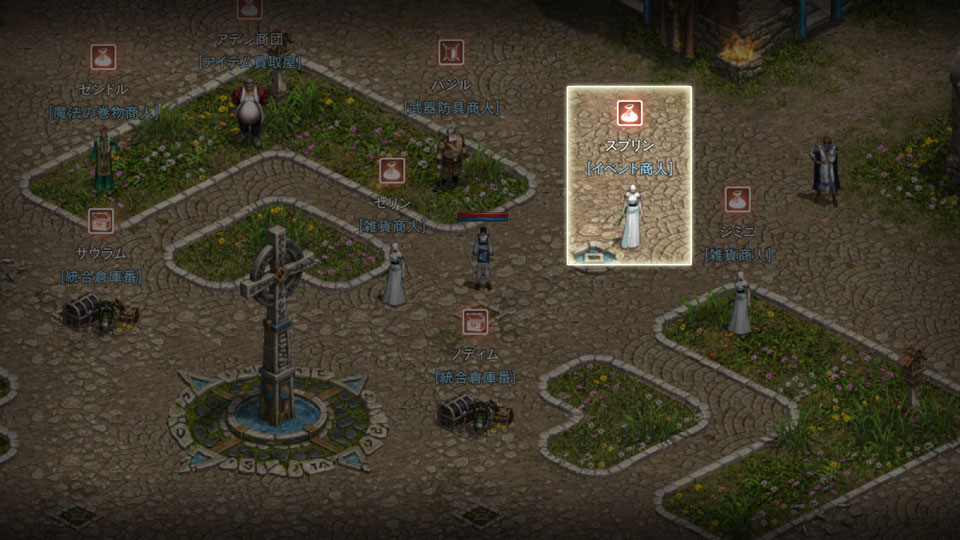Choose the セリン general goods merchant icon
This screenshot has width=960, height=540.
(391, 171)
